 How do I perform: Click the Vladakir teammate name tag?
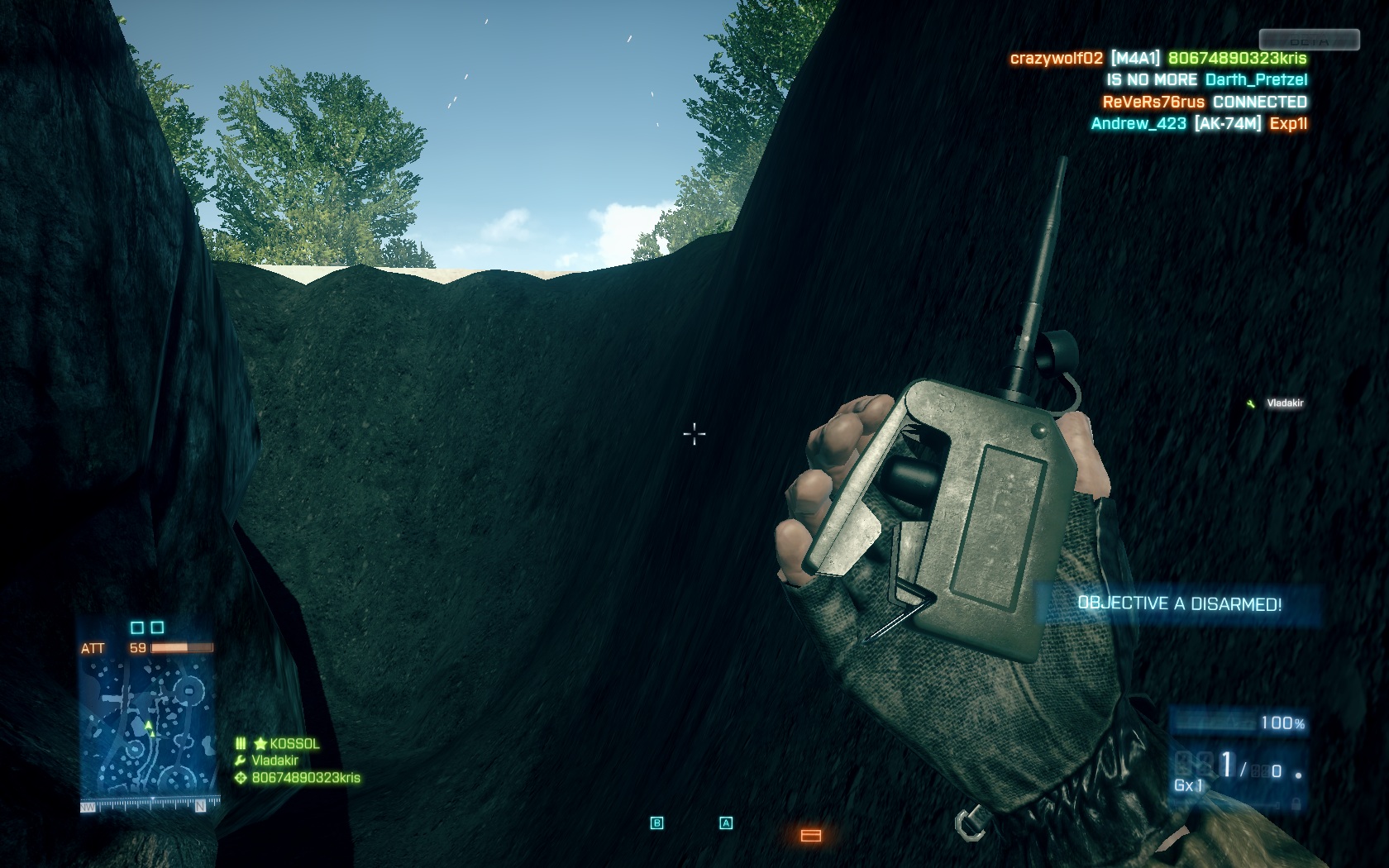[x=1284, y=403]
